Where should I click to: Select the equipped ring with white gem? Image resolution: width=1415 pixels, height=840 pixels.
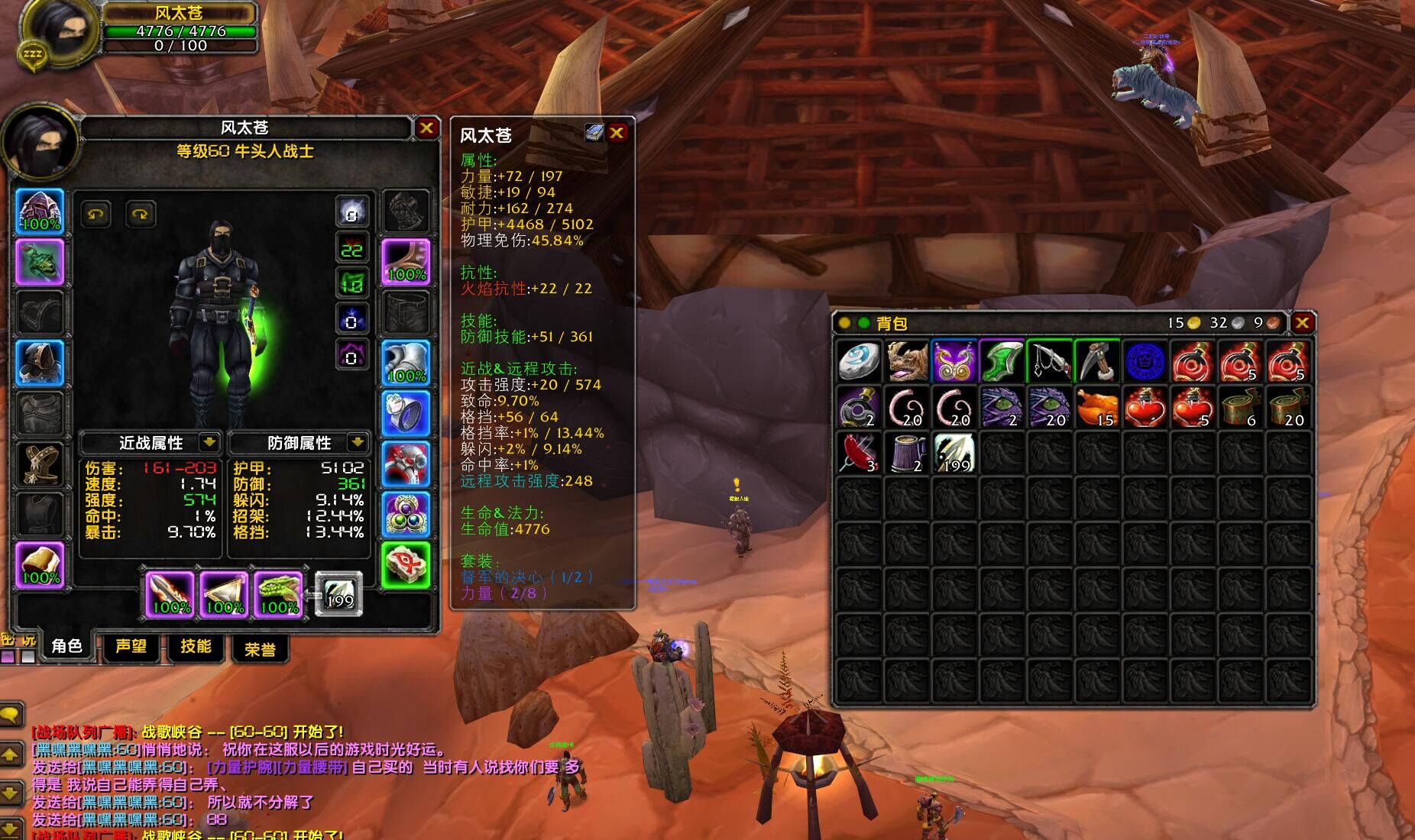click(x=405, y=413)
